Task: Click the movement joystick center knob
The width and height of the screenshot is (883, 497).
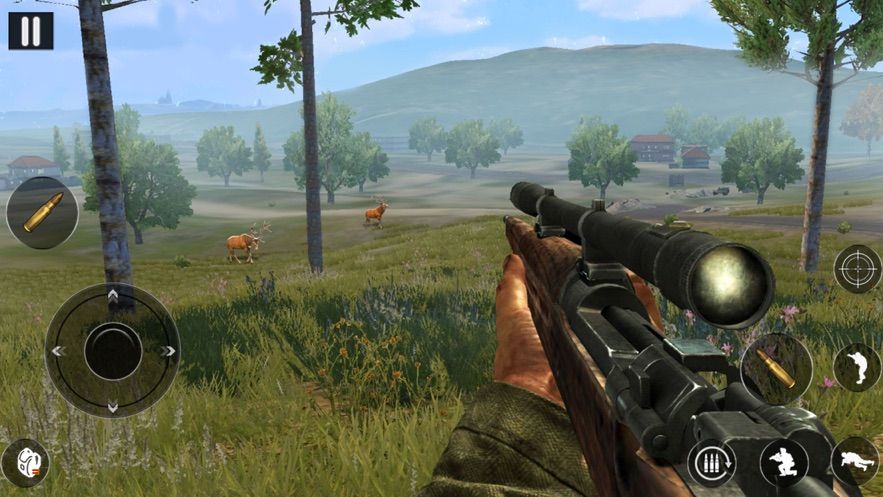Action: pos(112,350)
